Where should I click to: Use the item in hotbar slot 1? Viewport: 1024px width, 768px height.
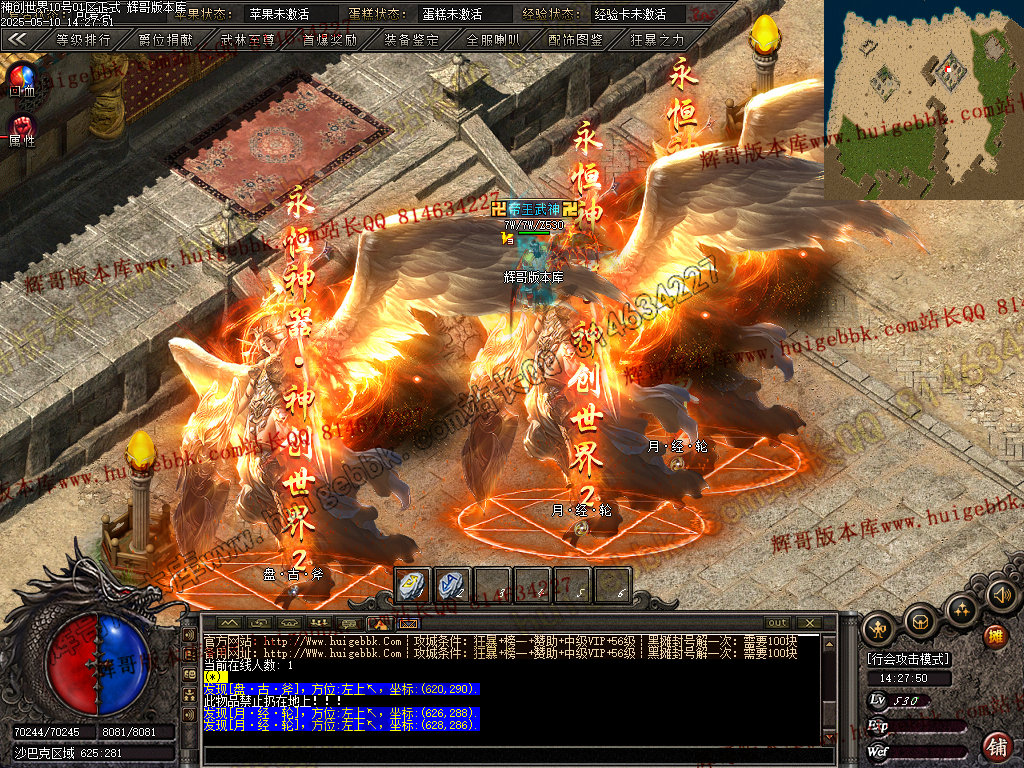click(x=413, y=586)
